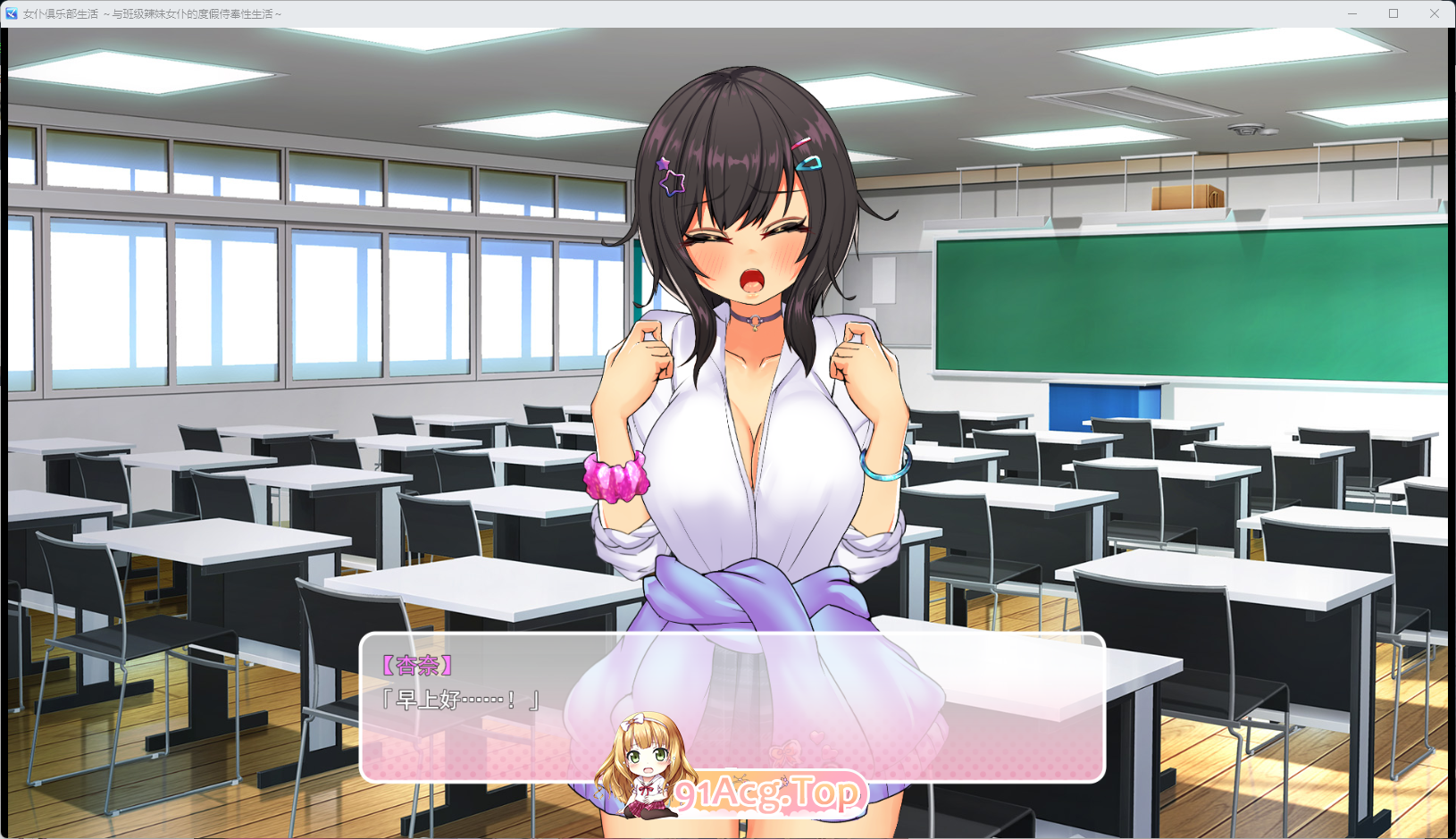
Task: Select the 【杏奈】 character name label
Action: tap(416, 665)
